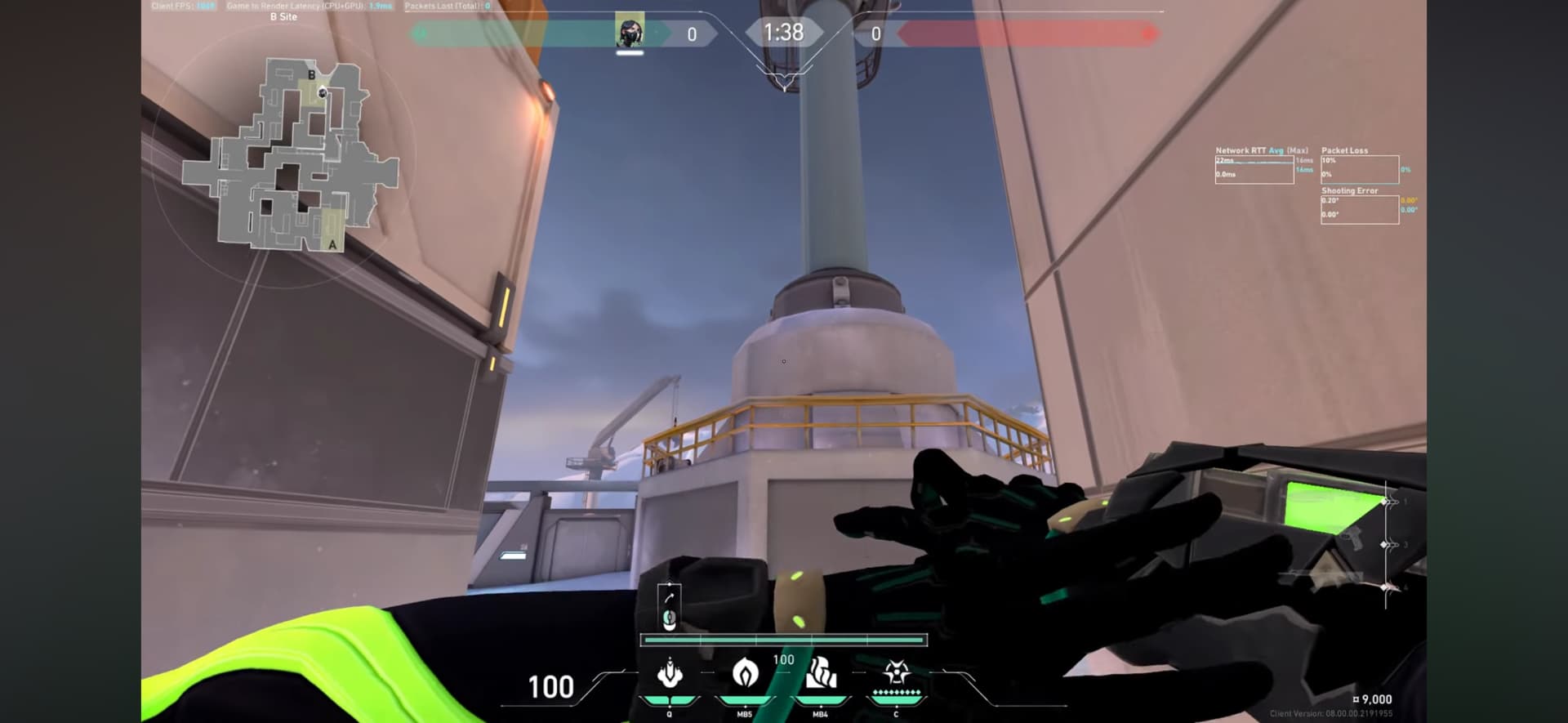Activate the Viper's Pit ultimate icon

[x=897, y=674]
